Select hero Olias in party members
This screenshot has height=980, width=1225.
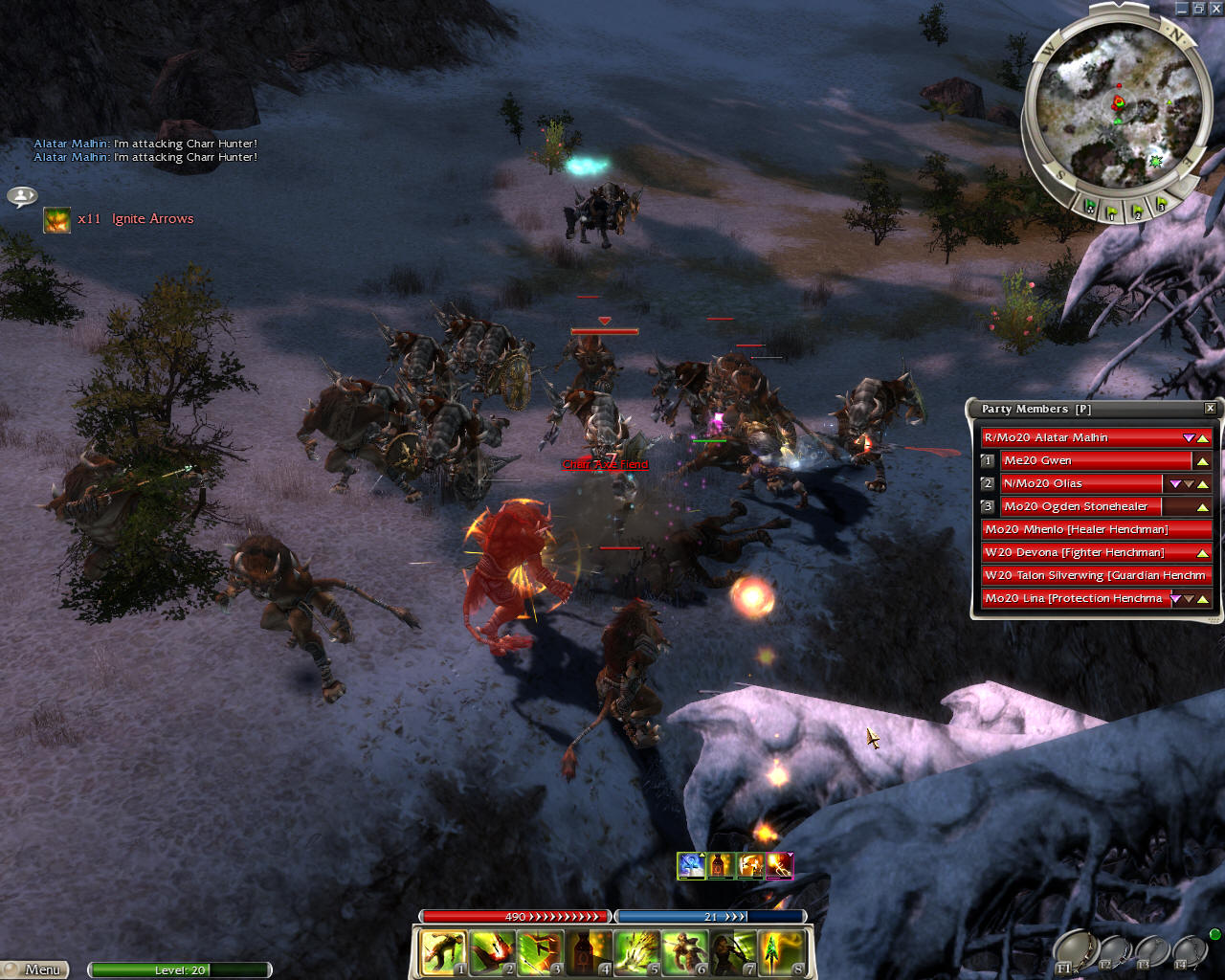[1080, 483]
